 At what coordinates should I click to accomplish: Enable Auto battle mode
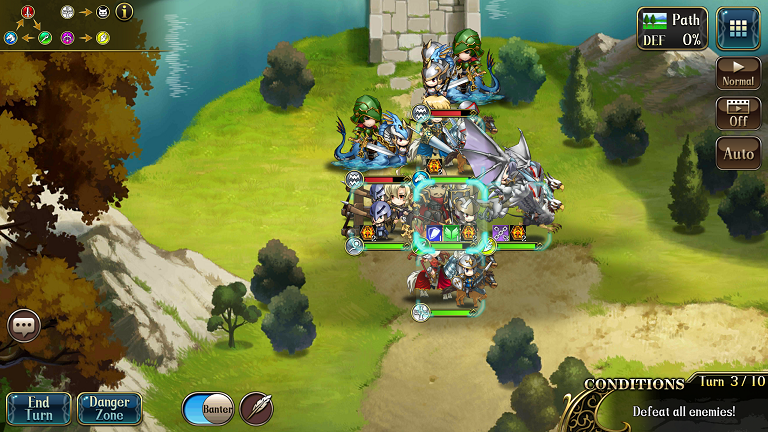[738, 154]
